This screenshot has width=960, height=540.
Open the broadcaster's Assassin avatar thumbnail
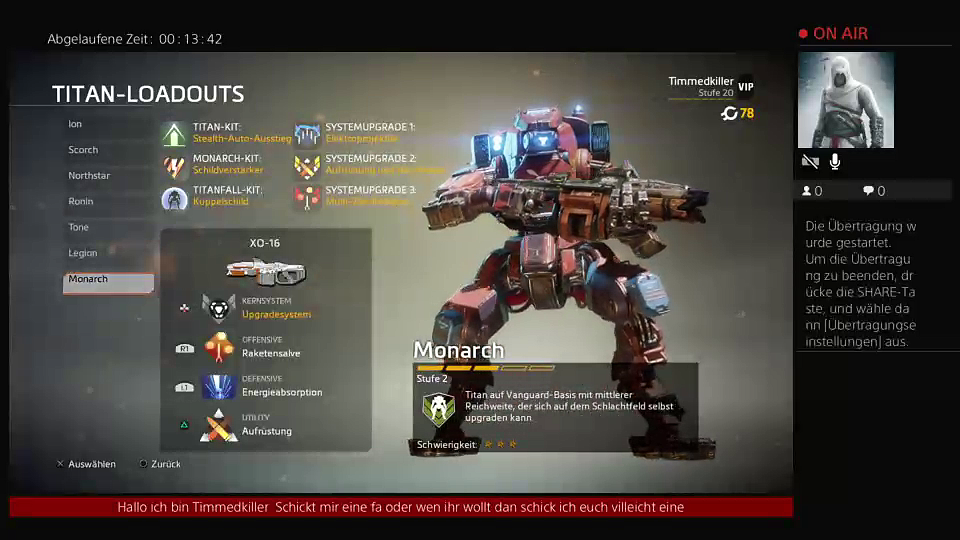point(845,100)
